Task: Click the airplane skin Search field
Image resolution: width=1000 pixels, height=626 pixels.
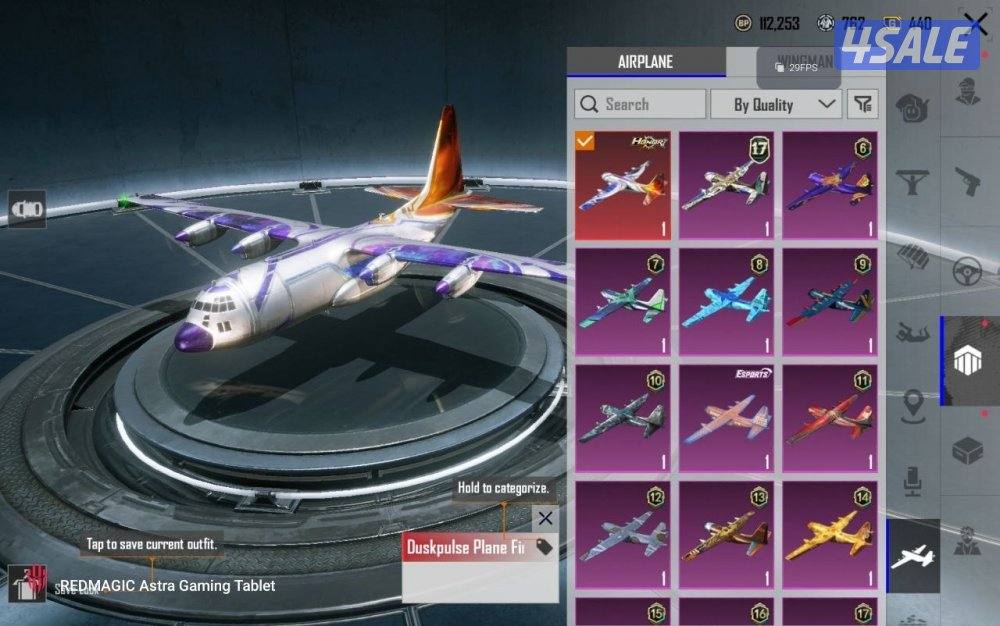Action: click(640, 104)
